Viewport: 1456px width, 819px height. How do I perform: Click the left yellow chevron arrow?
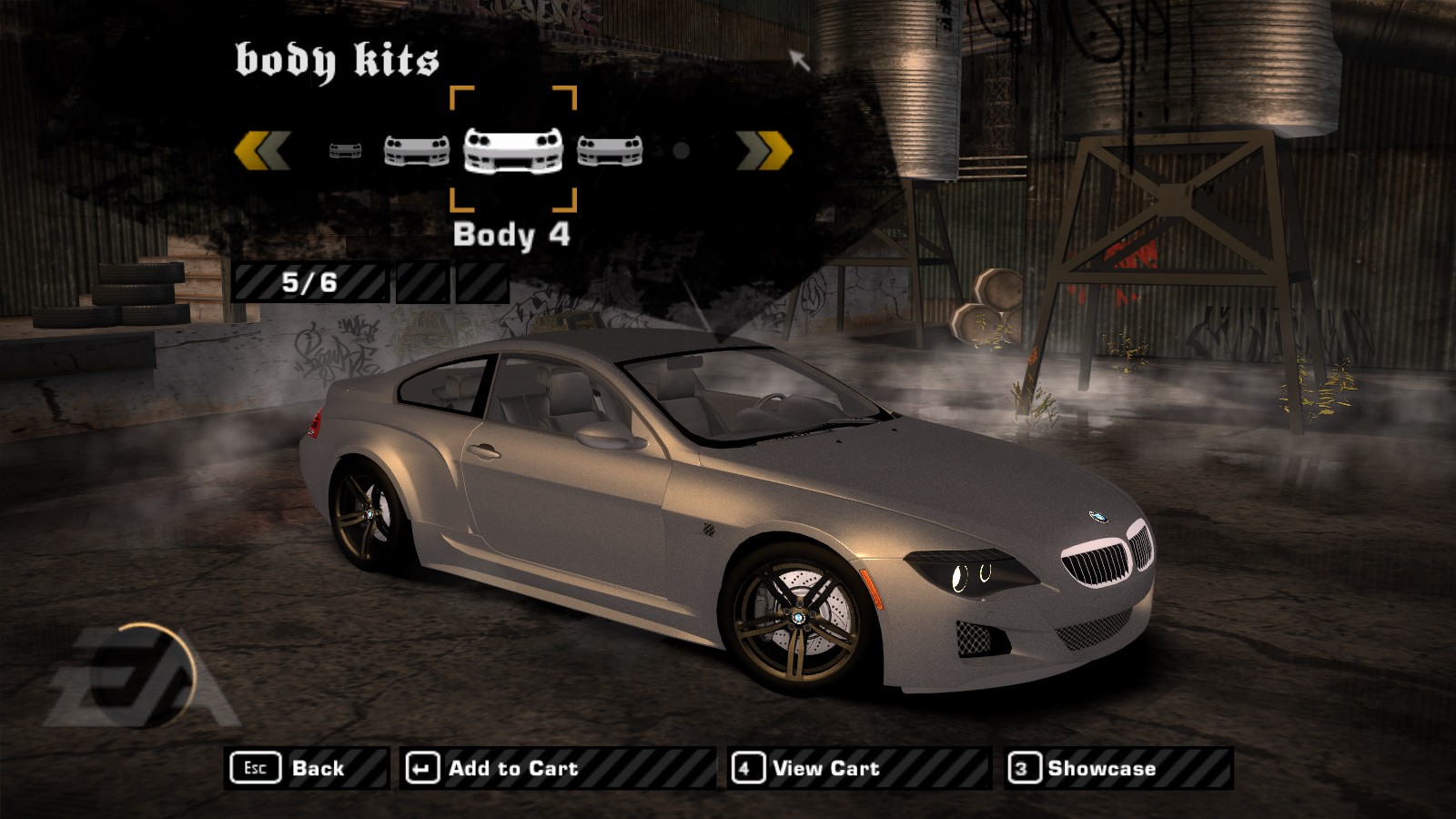point(262,150)
